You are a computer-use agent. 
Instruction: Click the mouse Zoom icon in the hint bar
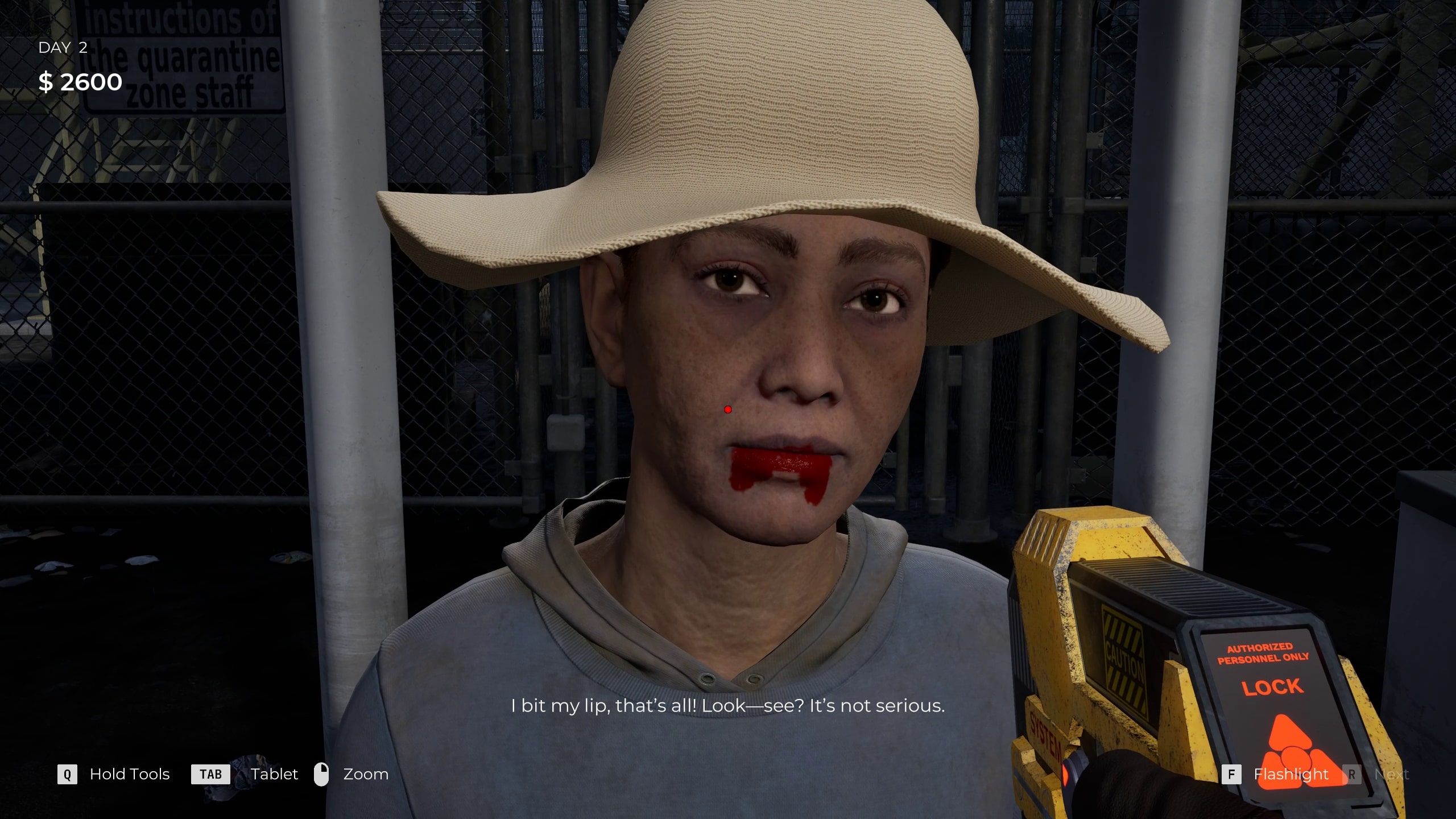[x=322, y=773]
